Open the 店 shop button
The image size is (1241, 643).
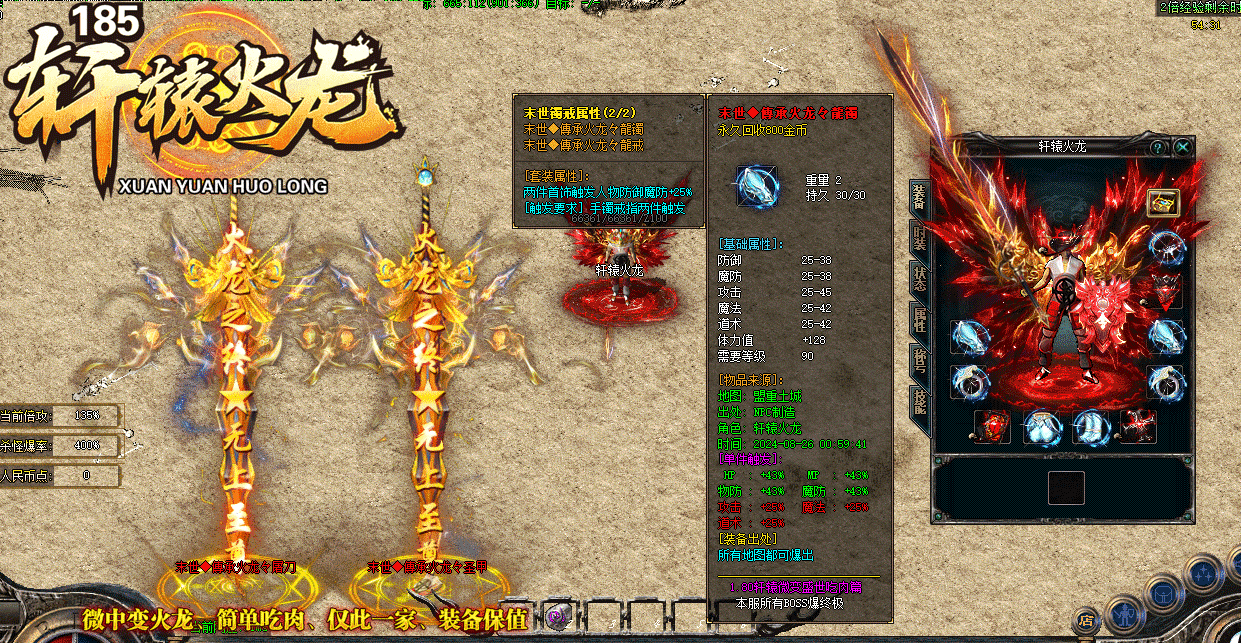tap(1087, 621)
